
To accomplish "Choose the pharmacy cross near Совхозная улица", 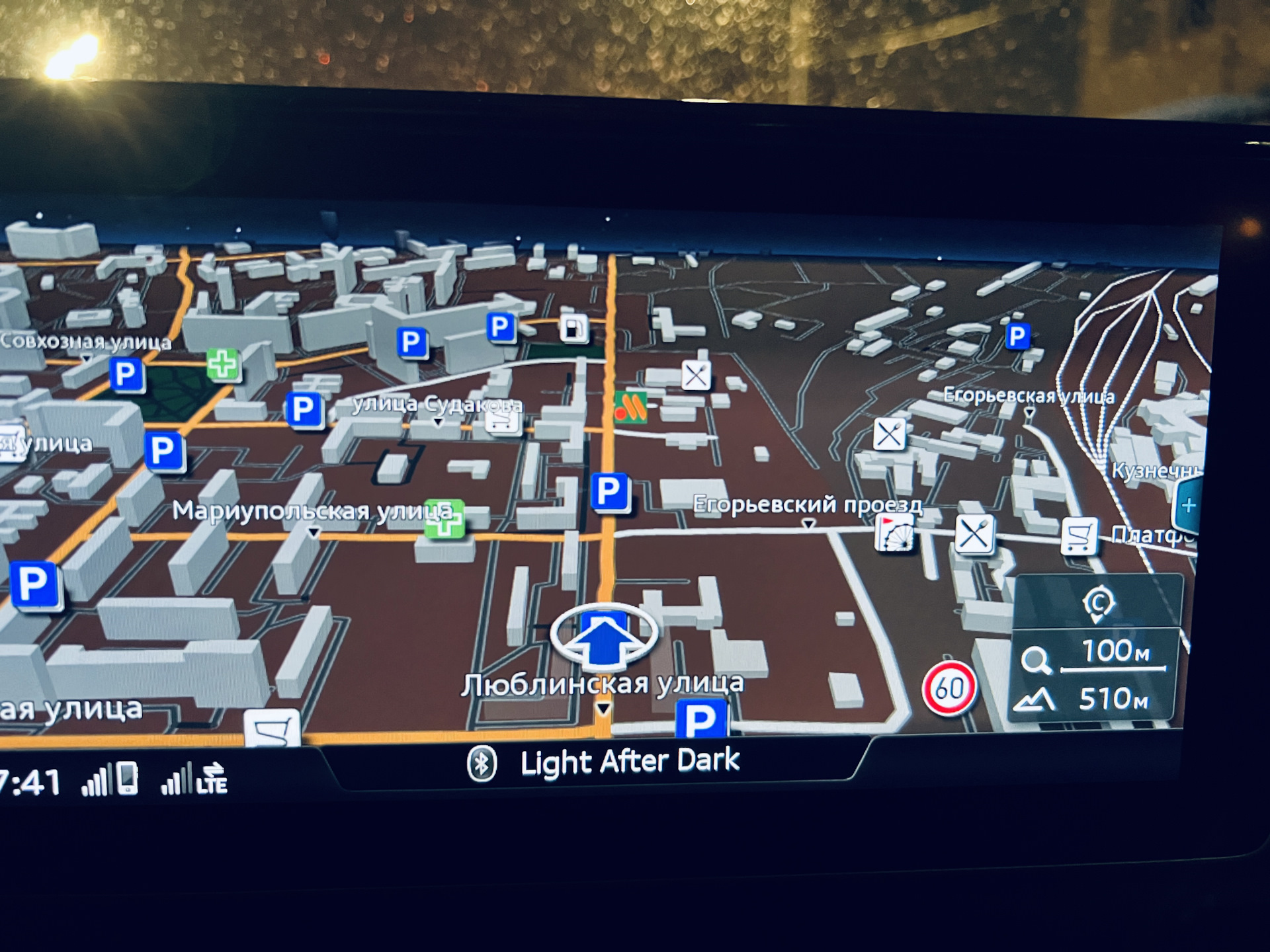I will (x=223, y=364).
